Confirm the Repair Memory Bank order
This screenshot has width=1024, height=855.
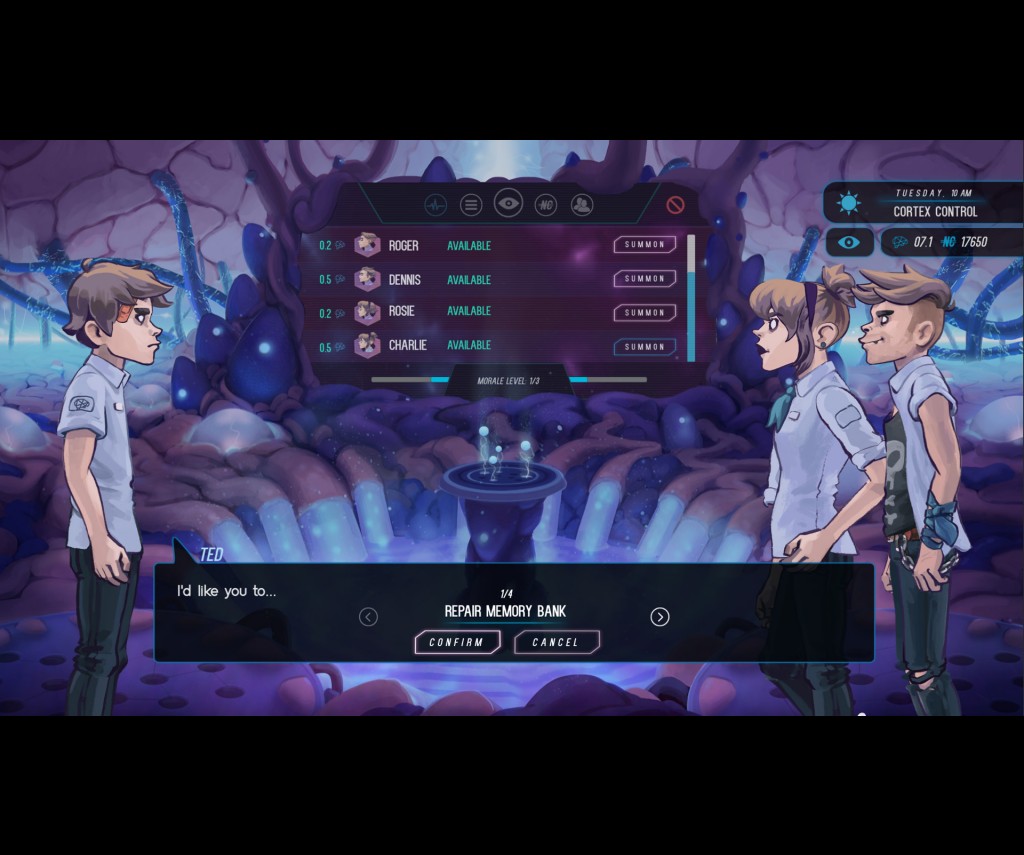(457, 642)
